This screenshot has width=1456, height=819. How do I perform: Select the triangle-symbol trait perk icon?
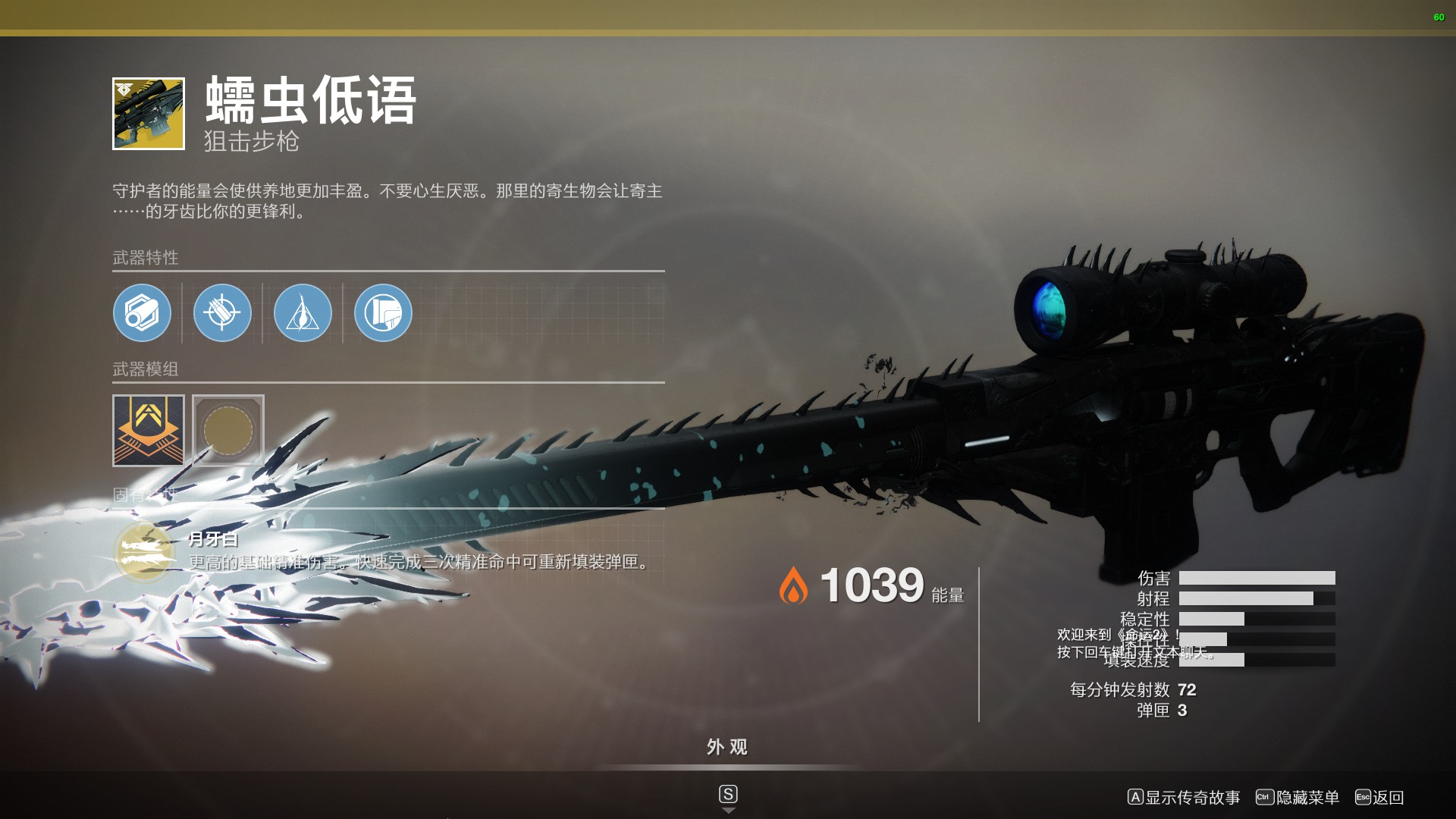tap(303, 312)
